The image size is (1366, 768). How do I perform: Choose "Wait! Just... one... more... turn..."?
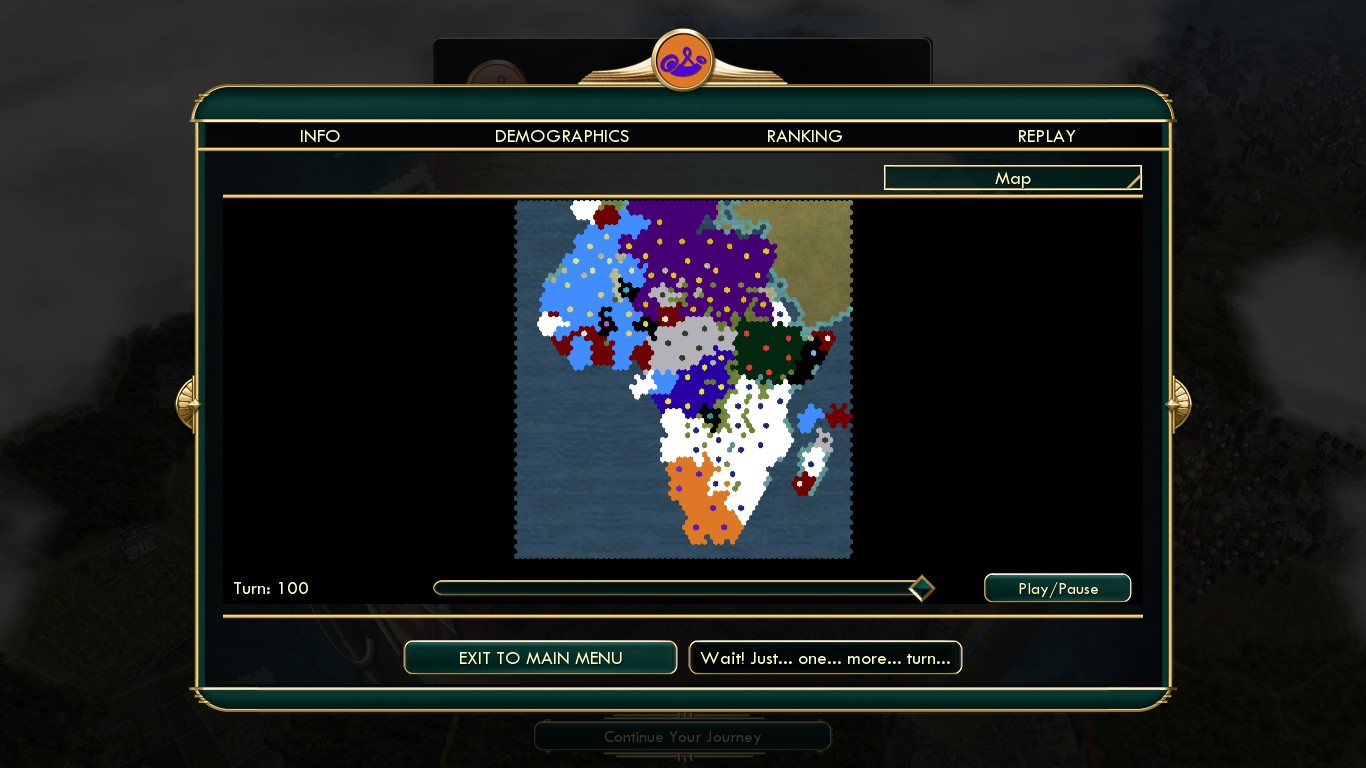point(825,657)
